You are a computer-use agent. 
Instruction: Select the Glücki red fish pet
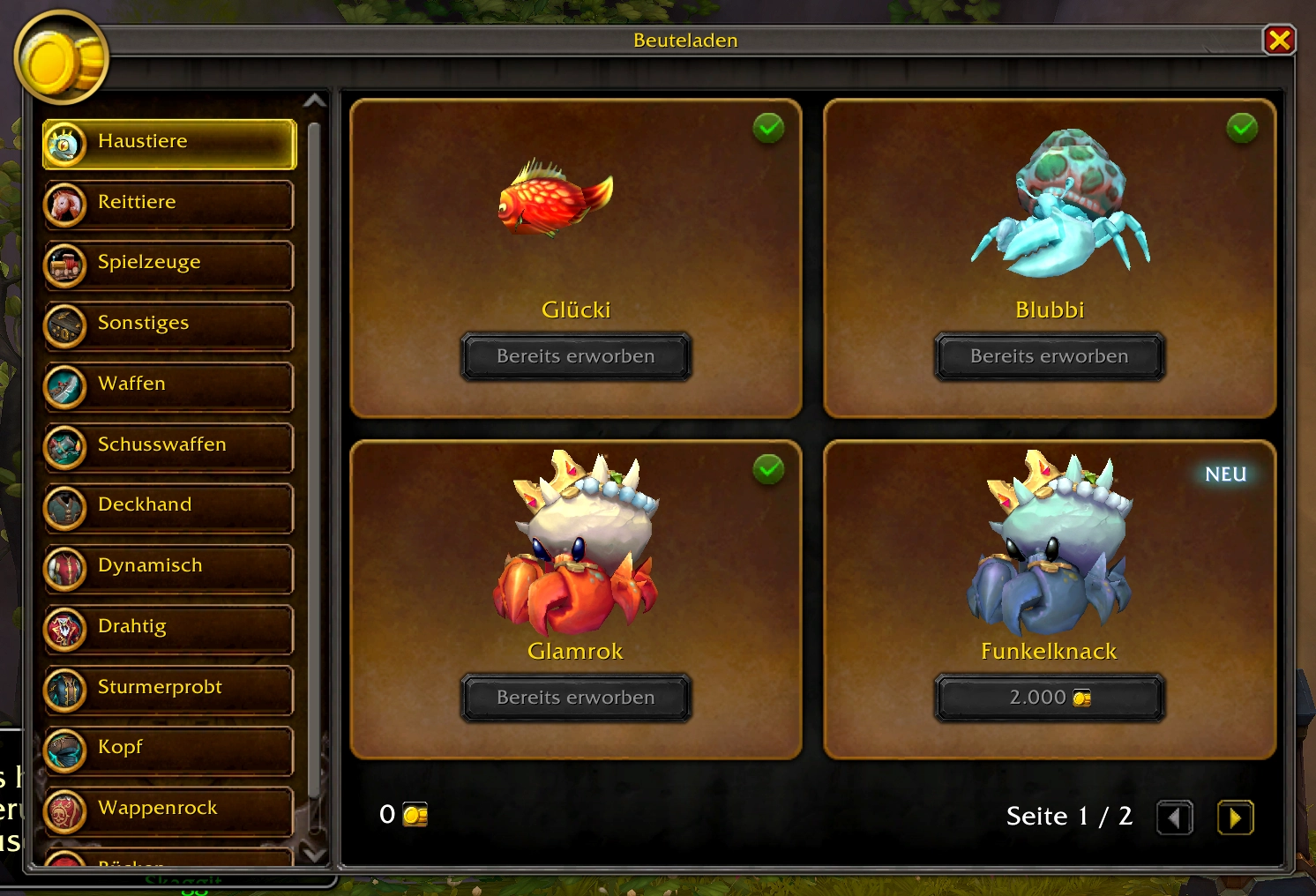pyautogui.click(x=556, y=198)
